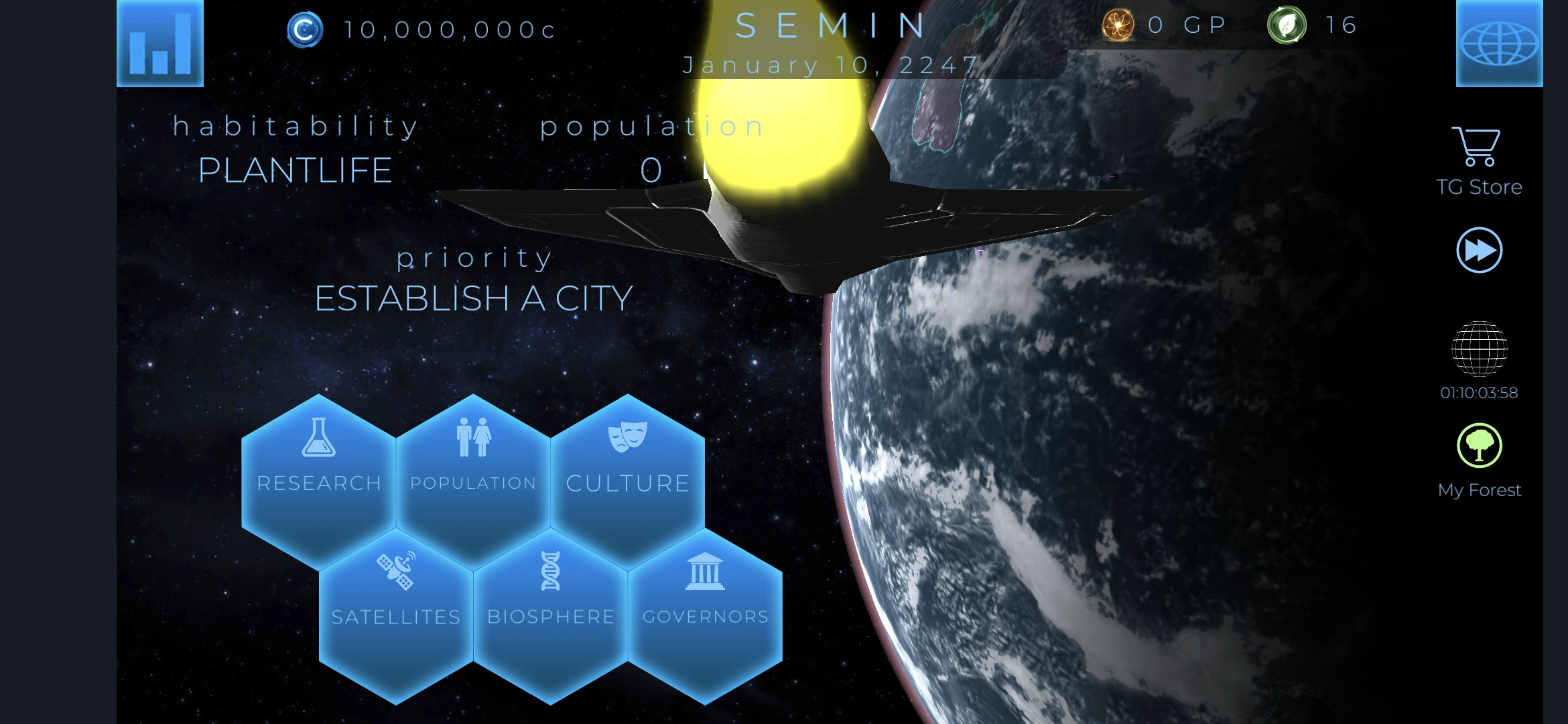Screen dimensions: 1568x724
Task: Tap the date January 10, 2247
Action: click(x=829, y=64)
